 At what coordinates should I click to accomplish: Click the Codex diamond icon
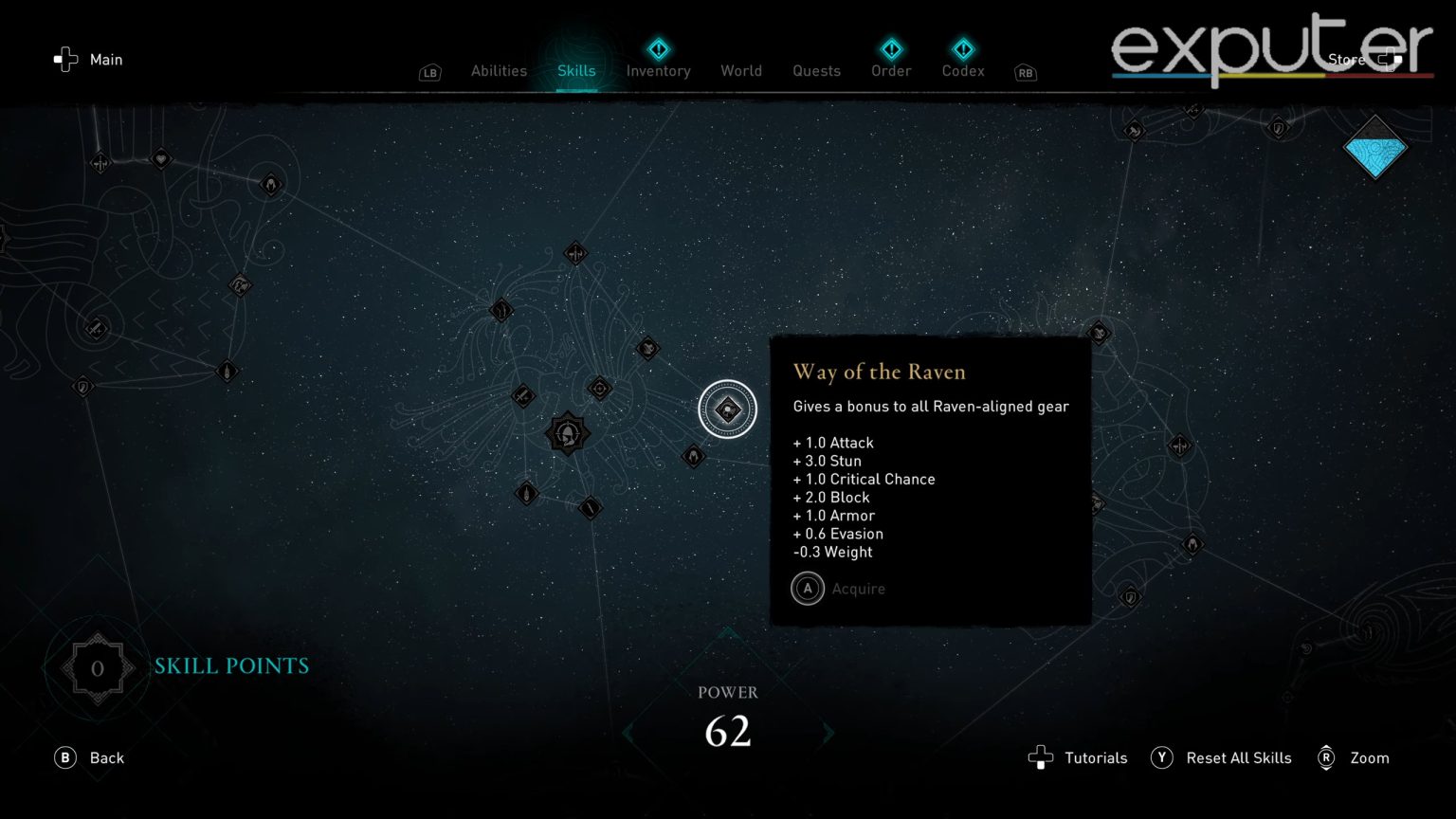click(962, 49)
